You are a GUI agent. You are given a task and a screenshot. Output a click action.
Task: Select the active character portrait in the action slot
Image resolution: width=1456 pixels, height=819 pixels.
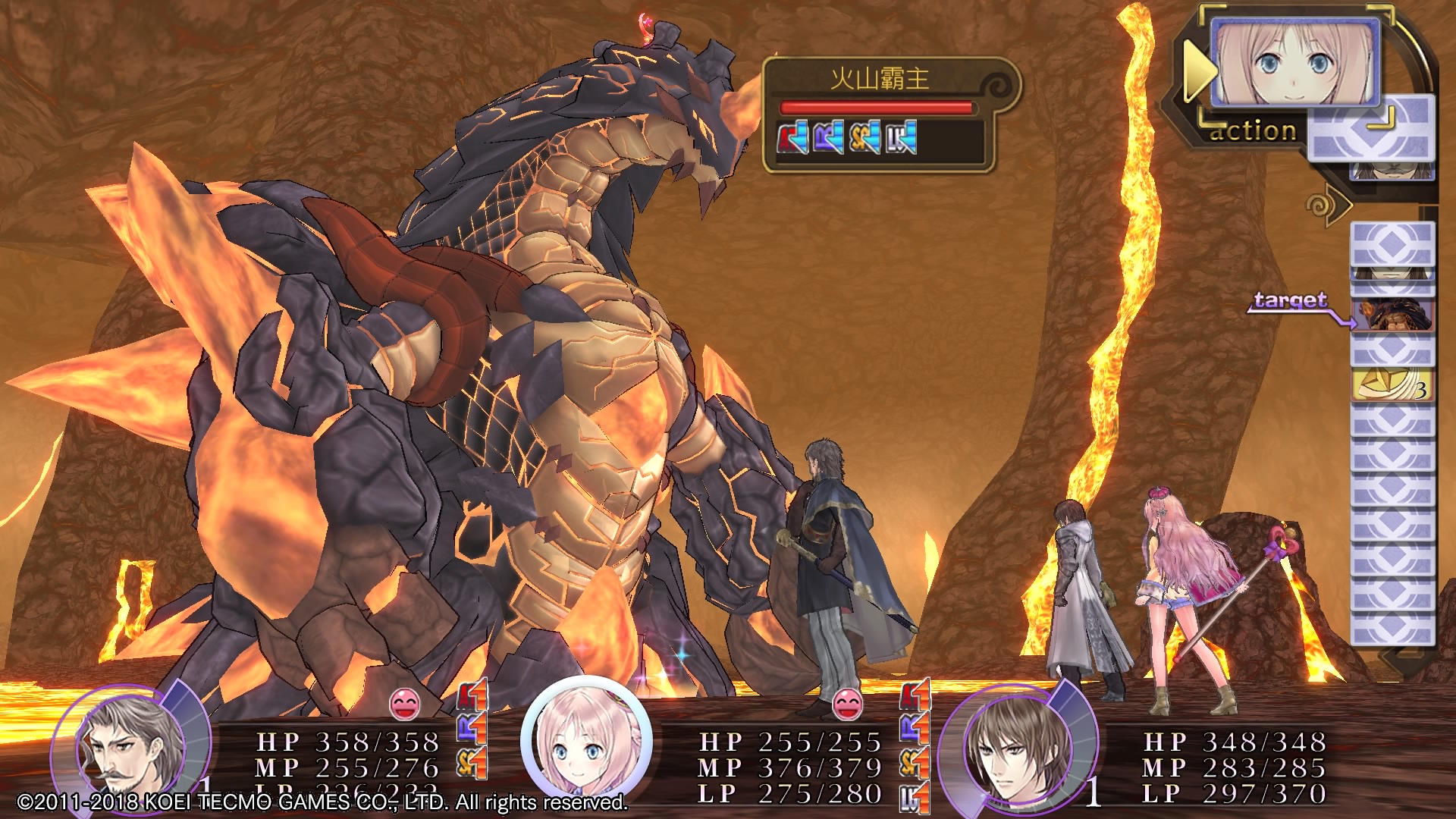click(1294, 63)
